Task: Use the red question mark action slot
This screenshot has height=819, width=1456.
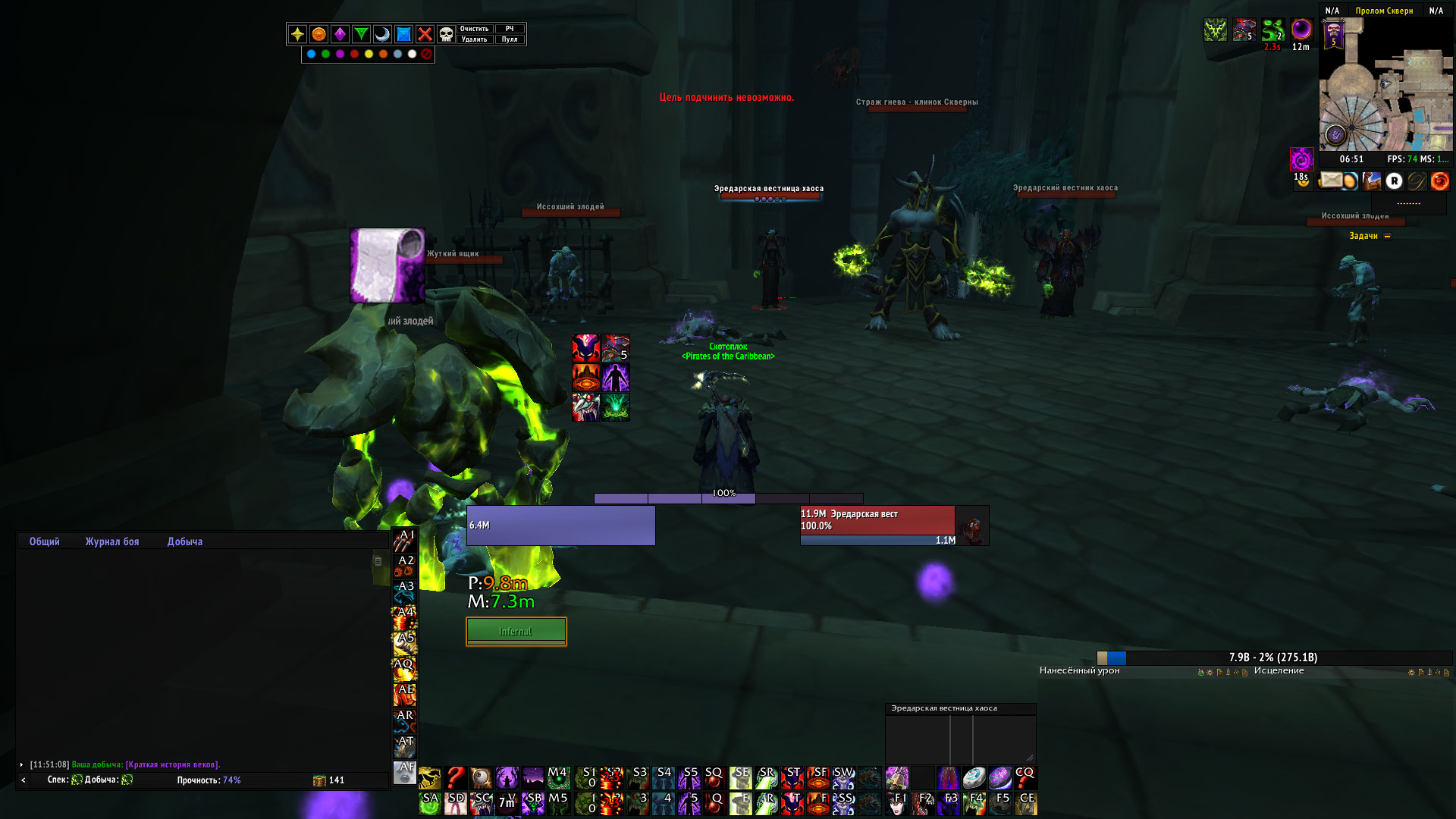Action: coord(455,777)
